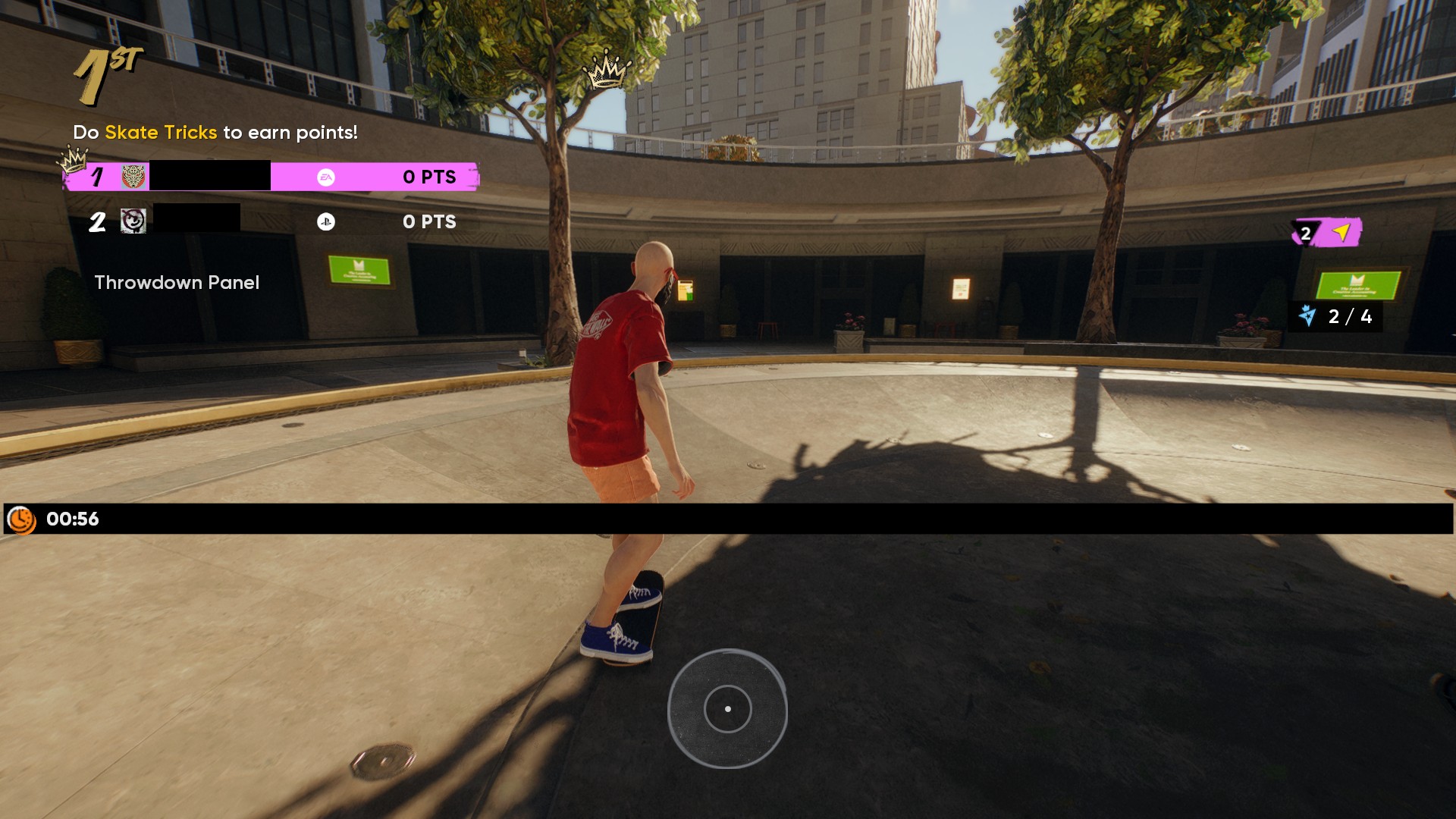The height and width of the screenshot is (819, 1456).
Task: Tap the circular virtual joystick control
Action: tap(727, 709)
